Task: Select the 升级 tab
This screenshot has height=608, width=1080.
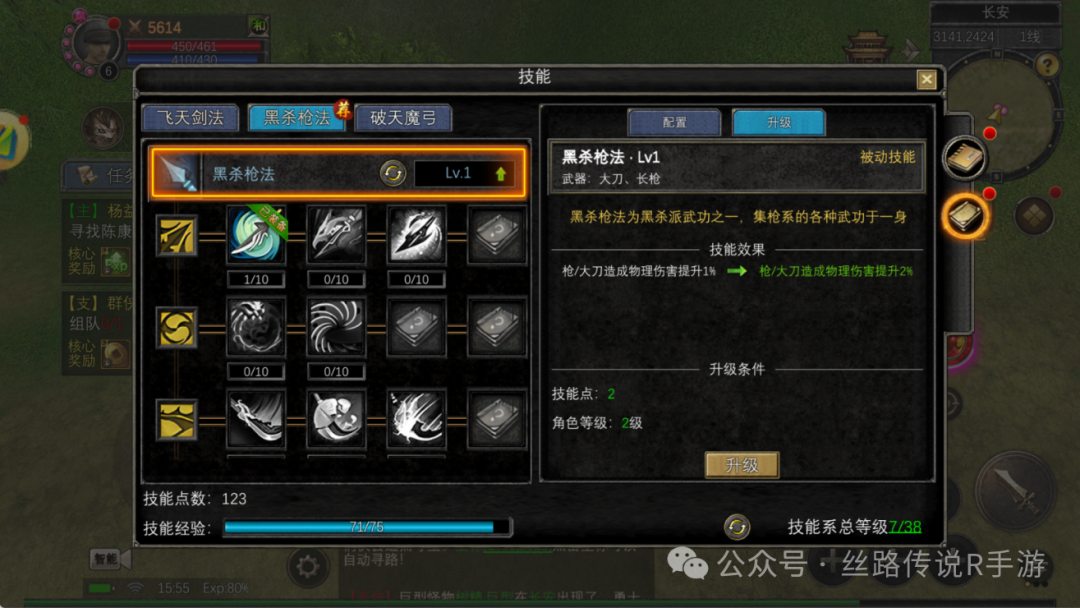Action: pyautogui.click(x=779, y=122)
